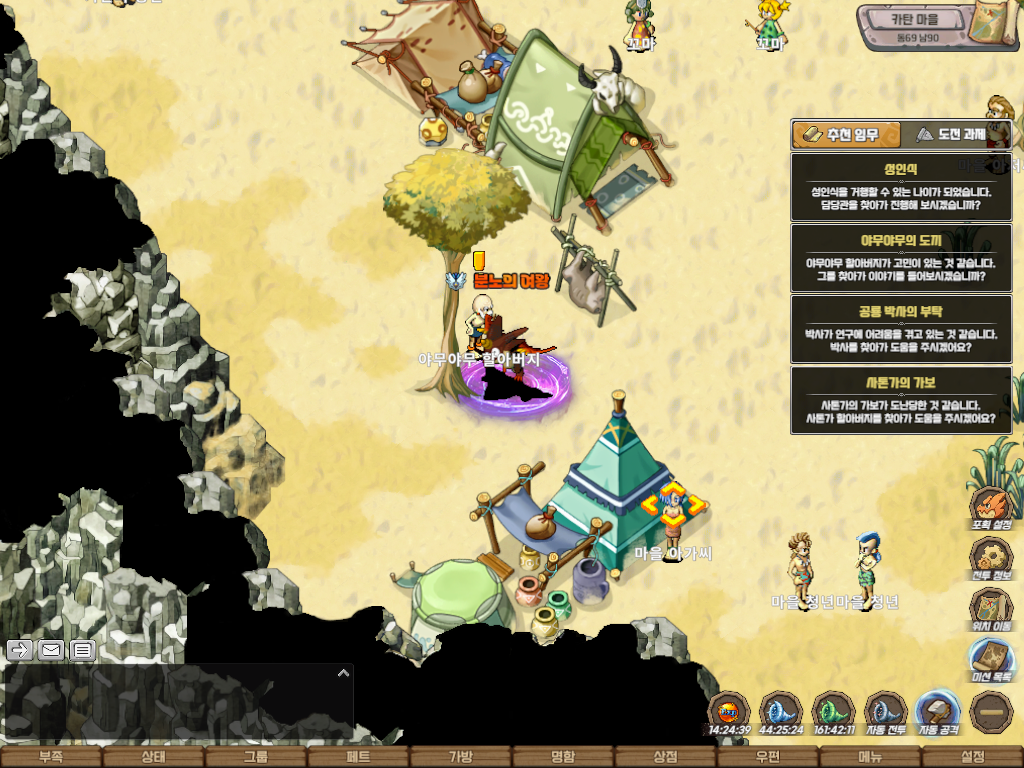Screen dimensions: 1024x768
Task: Open the 가방 (bag) inventory
Action: (460, 757)
